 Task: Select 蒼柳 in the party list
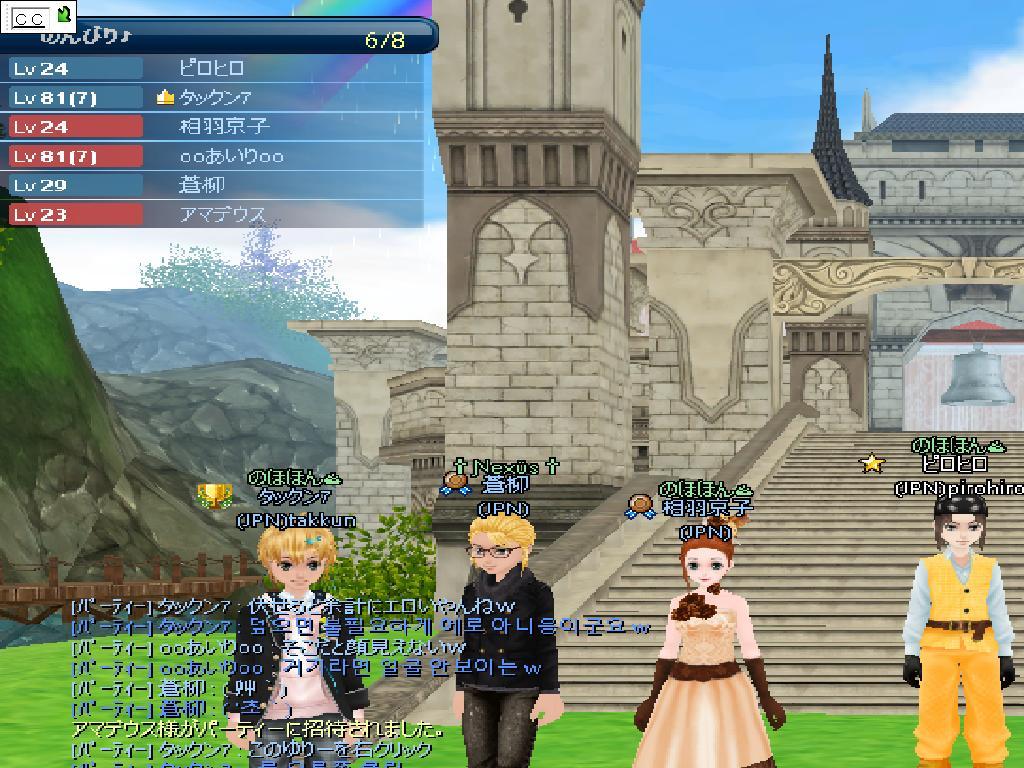tap(202, 185)
